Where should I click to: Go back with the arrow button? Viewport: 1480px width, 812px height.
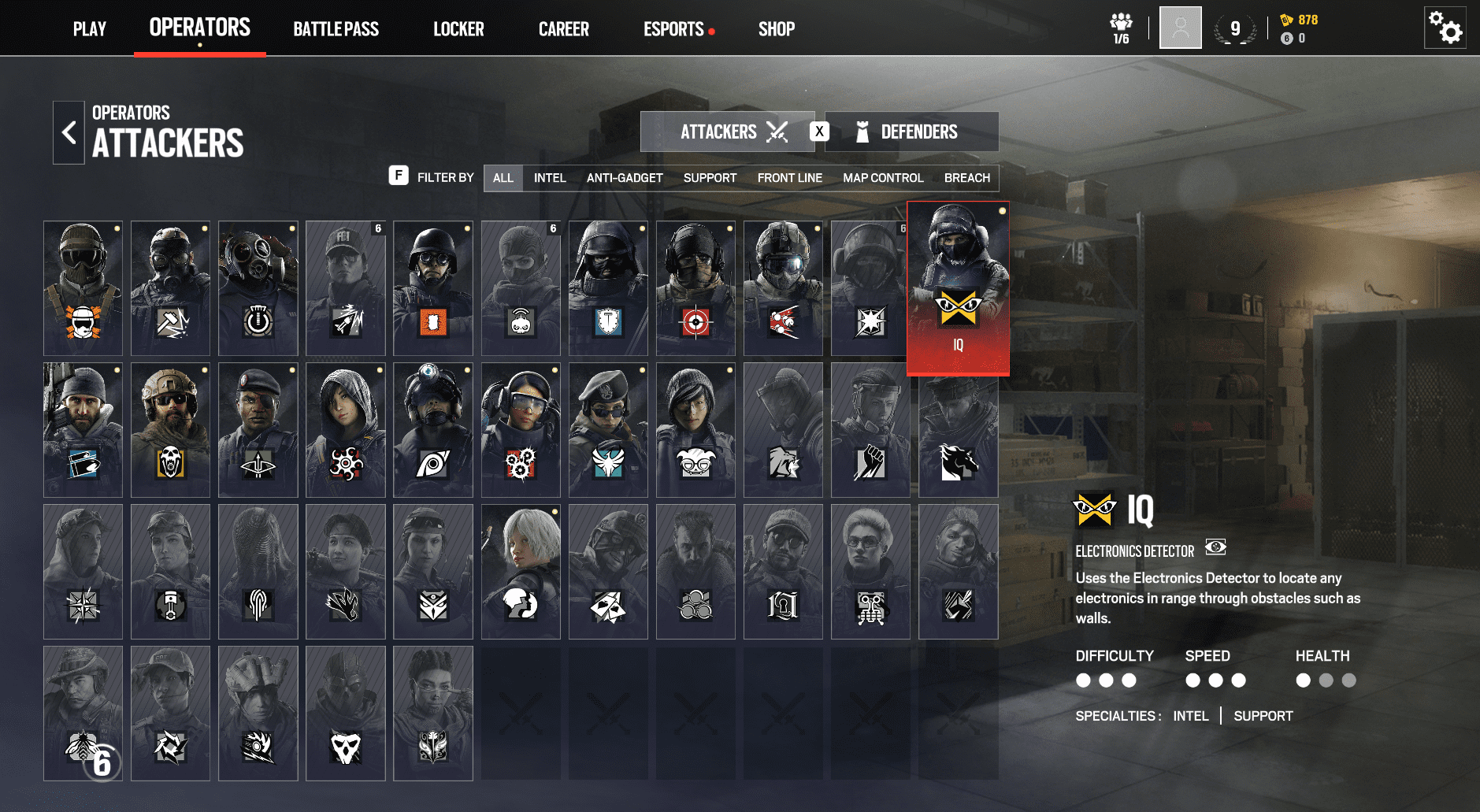click(x=69, y=132)
